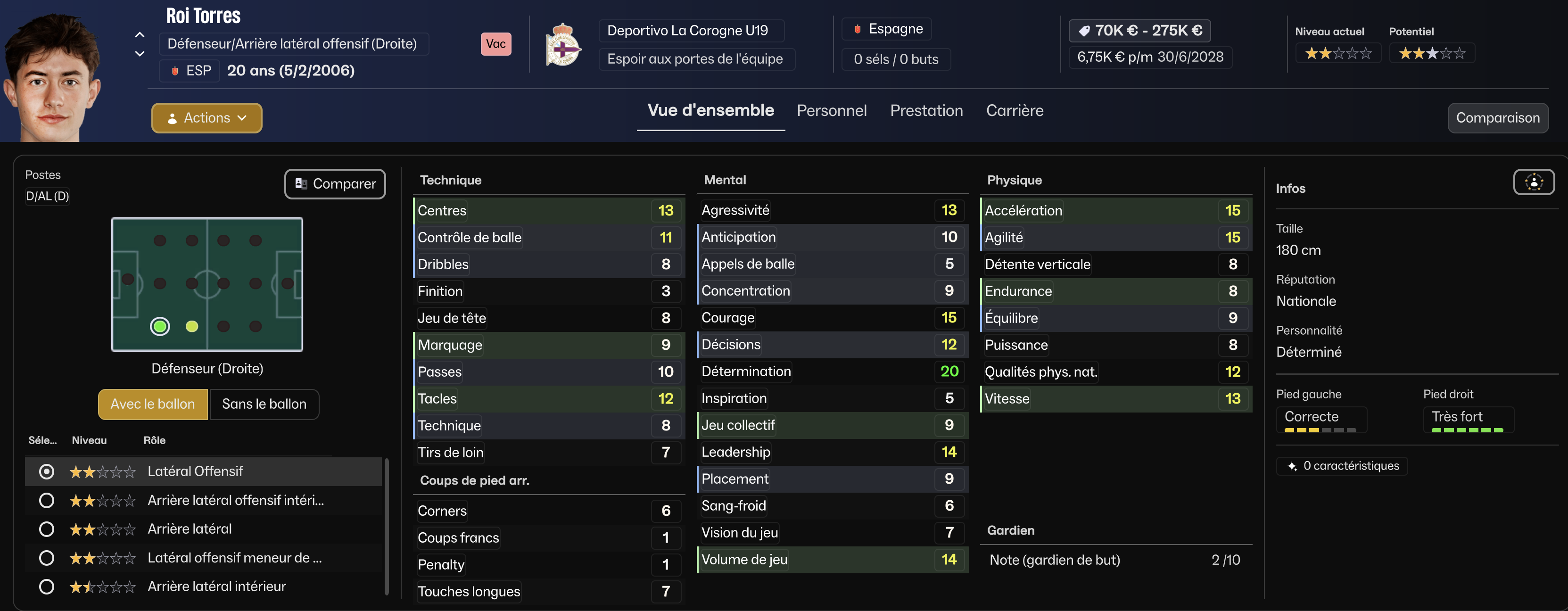
Task: Click the Infos panel view icon
Action: 1533,182
